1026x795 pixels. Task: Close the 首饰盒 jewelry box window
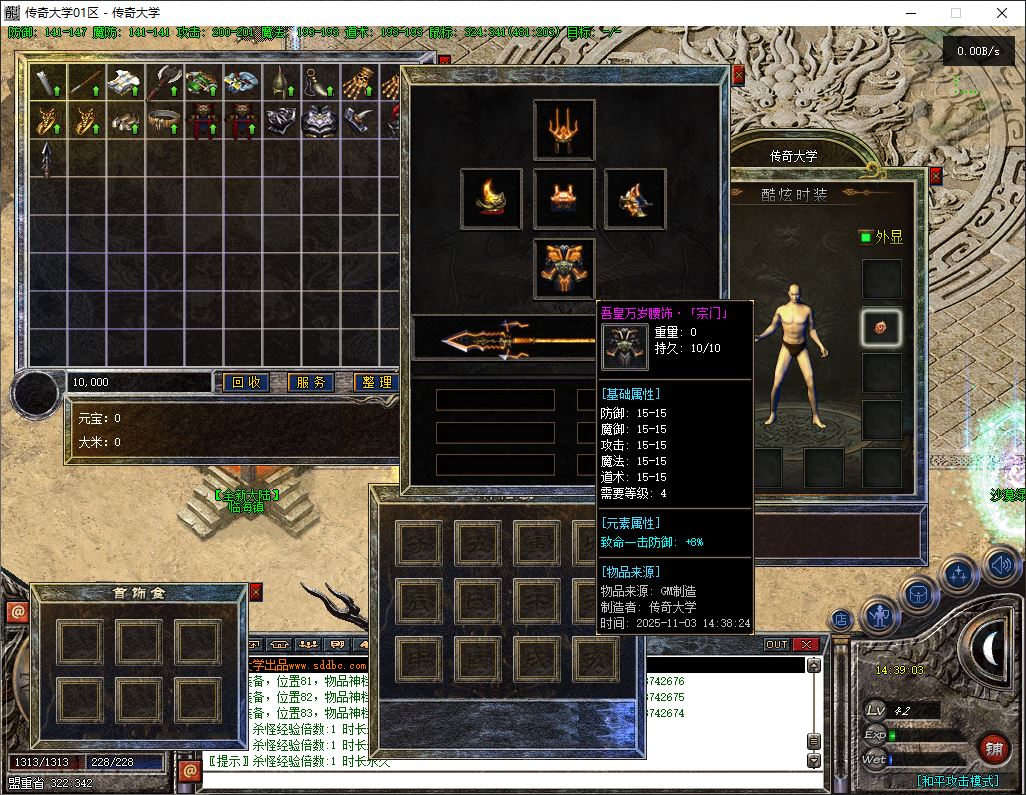click(x=255, y=592)
